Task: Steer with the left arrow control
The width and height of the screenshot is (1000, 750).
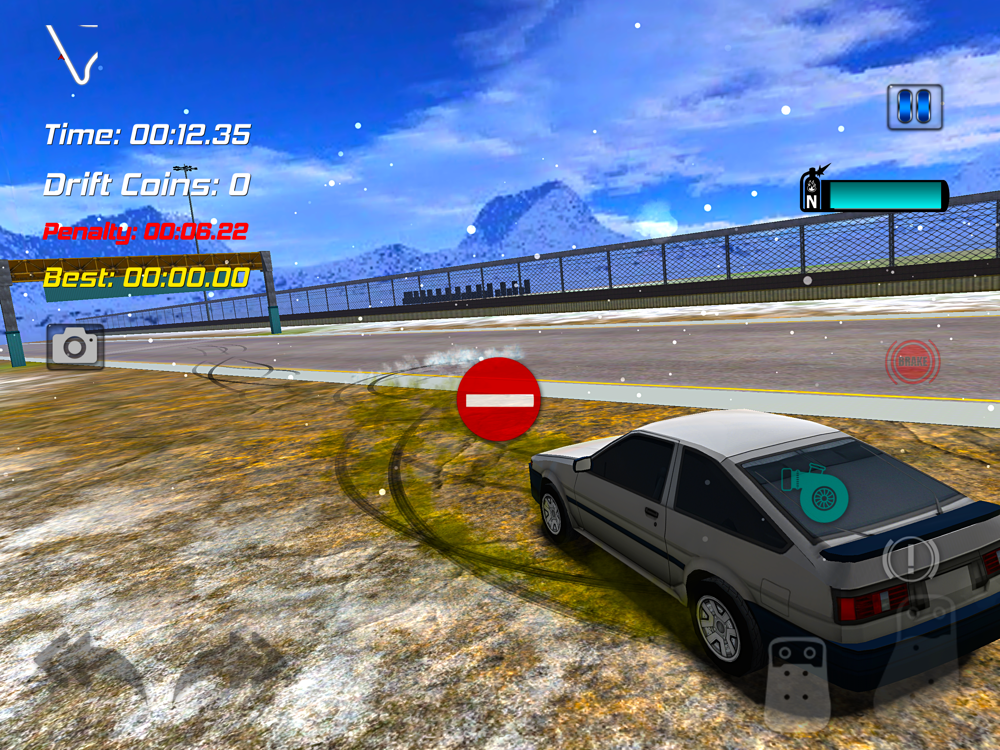Action: pyautogui.click(x=88, y=664)
